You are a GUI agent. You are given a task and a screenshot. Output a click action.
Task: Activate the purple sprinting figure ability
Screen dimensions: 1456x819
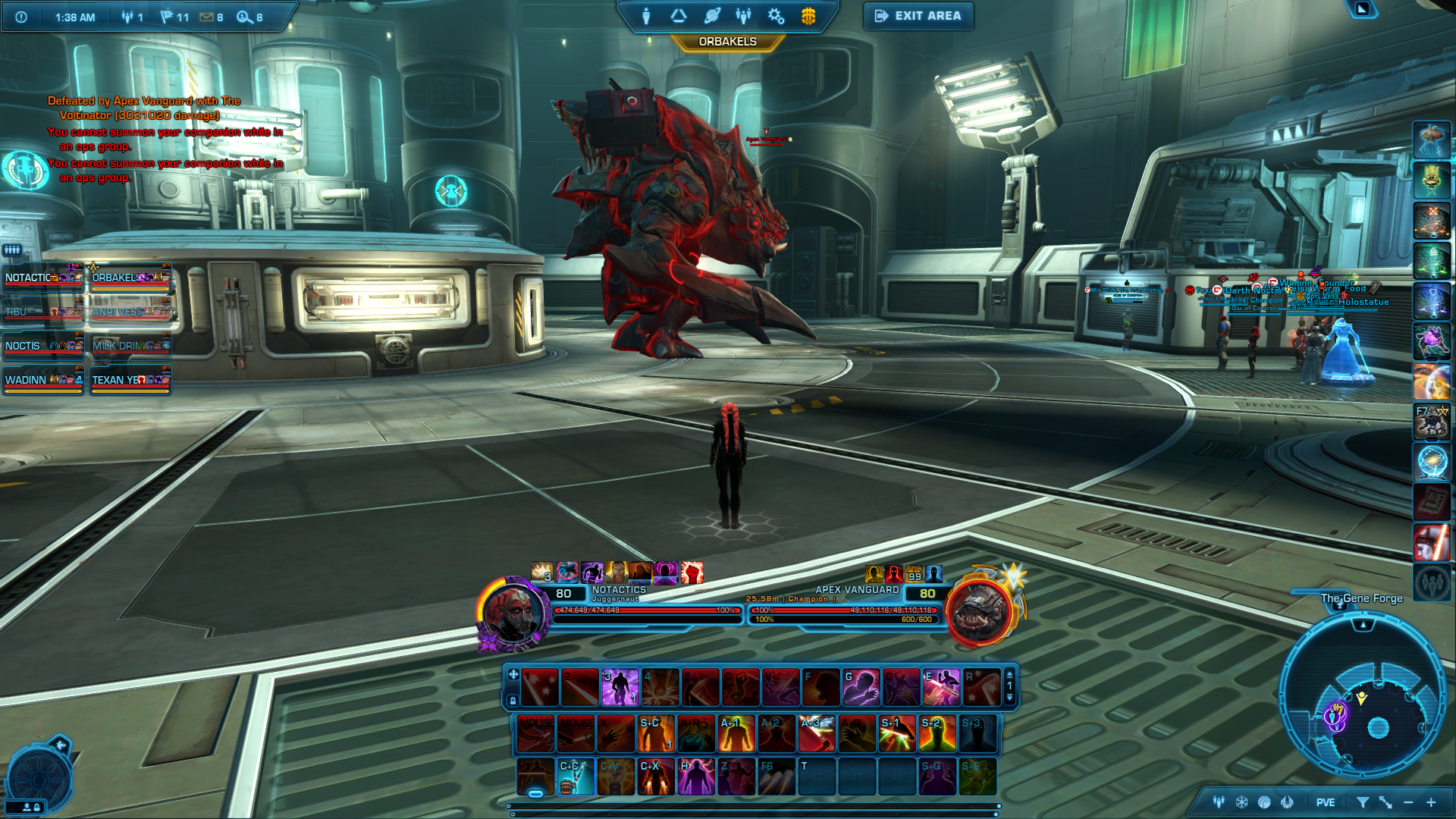click(620, 687)
